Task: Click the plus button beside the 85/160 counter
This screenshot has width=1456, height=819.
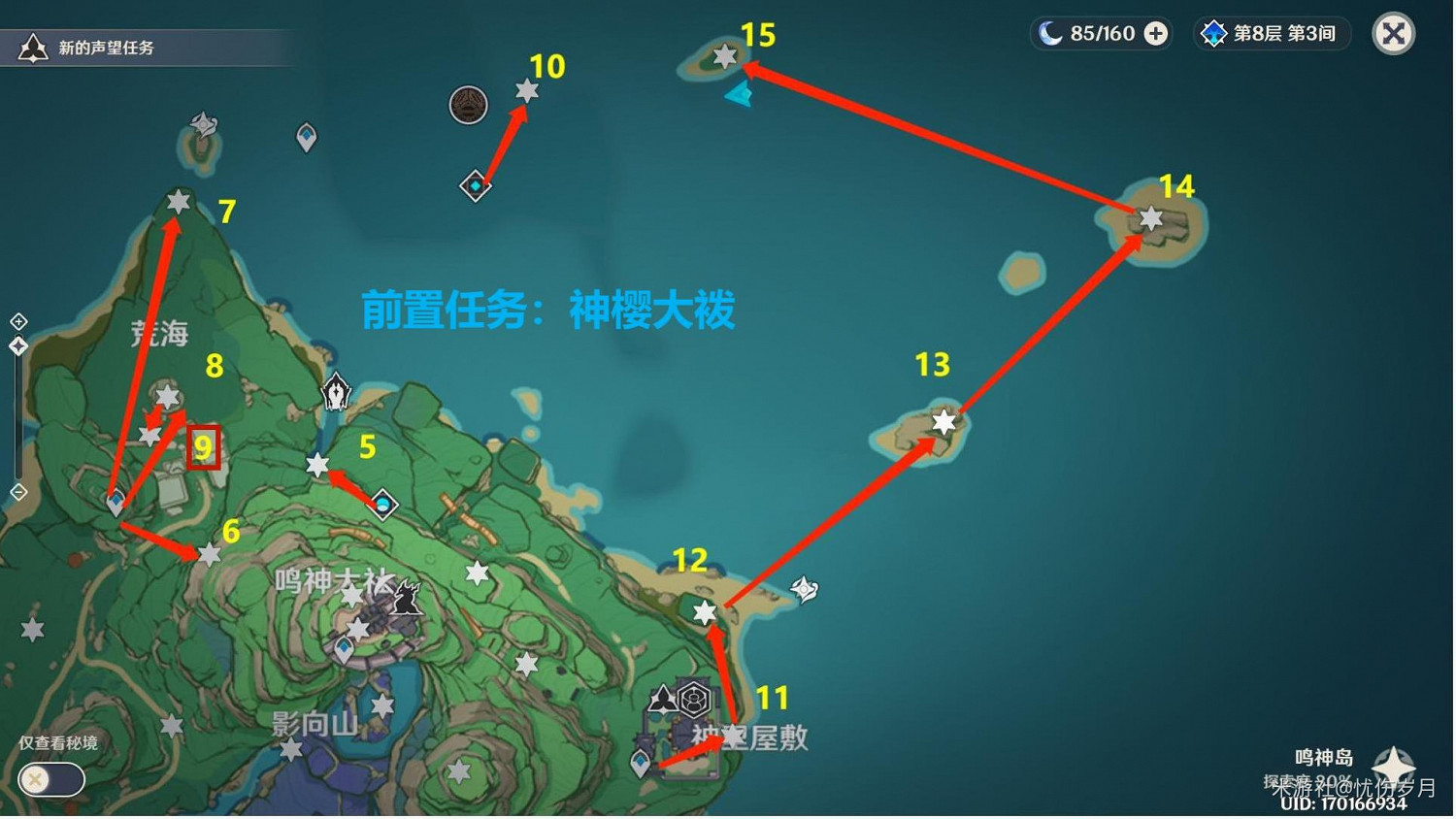Action: click(x=1154, y=33)
